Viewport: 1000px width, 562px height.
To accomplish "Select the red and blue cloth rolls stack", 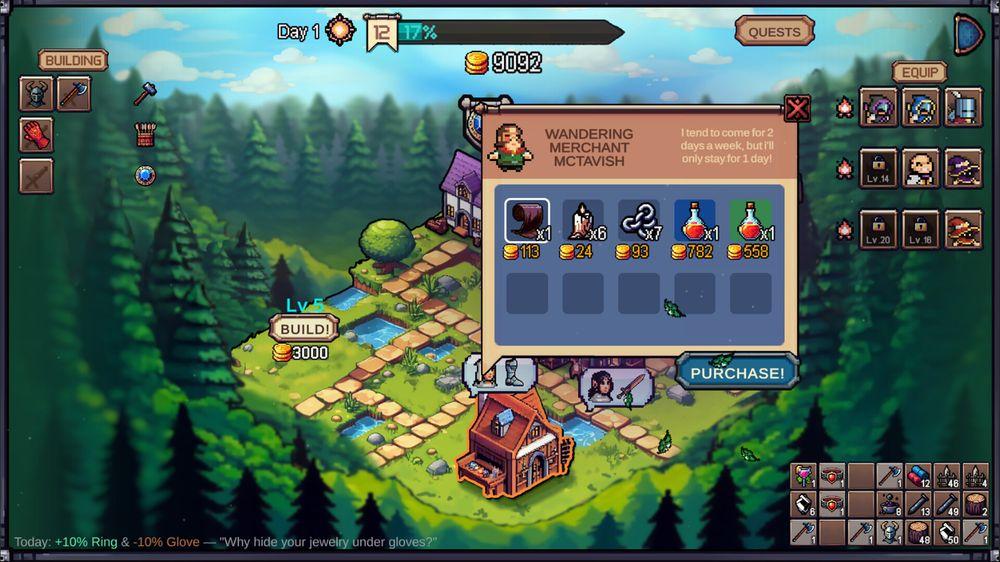I will click(918, 477).
